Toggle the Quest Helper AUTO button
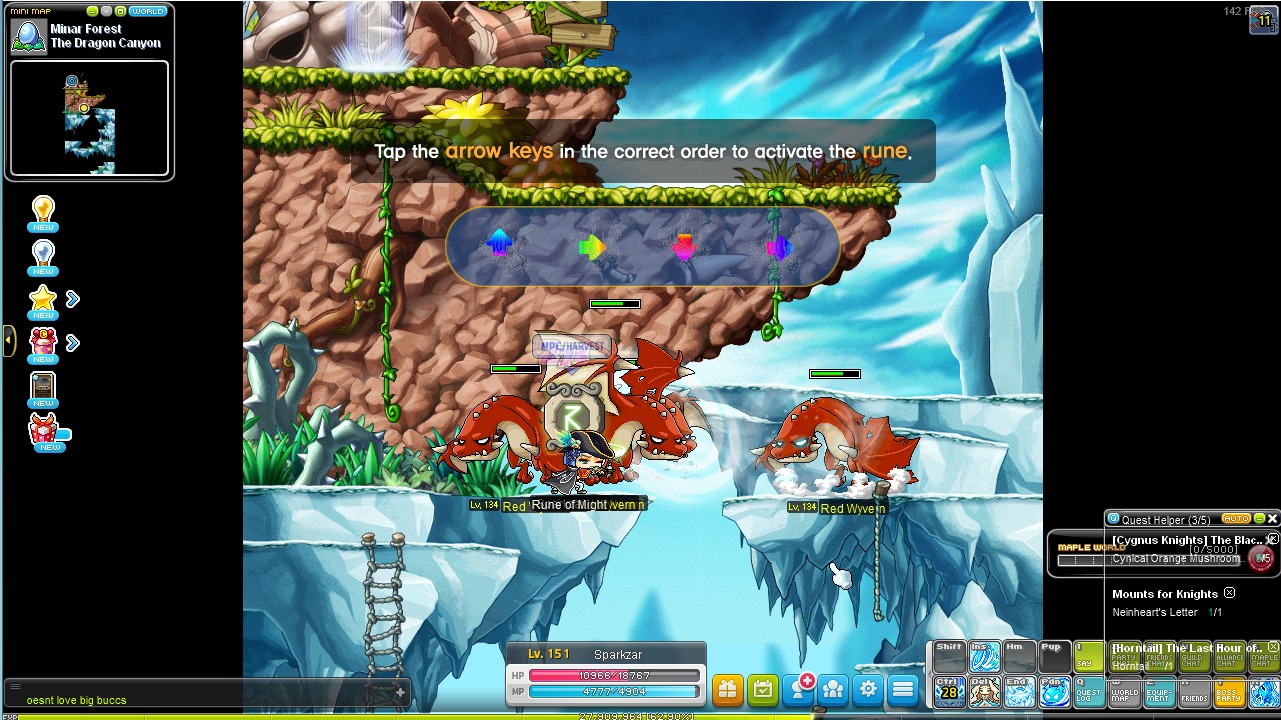The width and height of the screenshot is (1281, 720). (x=1236, y=519)
